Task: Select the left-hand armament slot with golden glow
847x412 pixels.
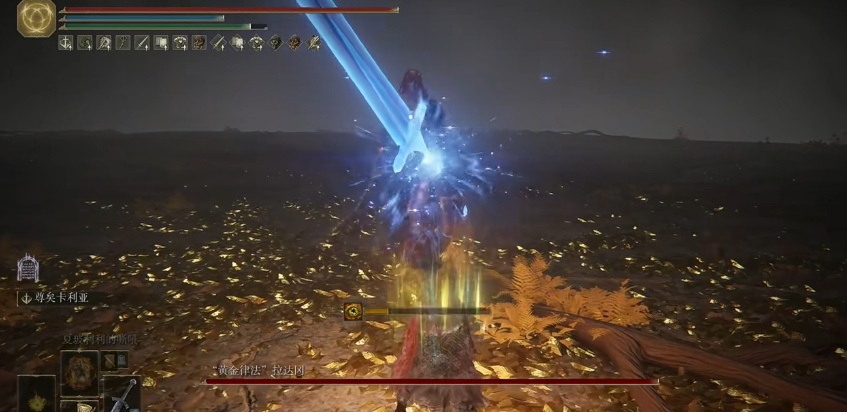Action: click(x=37, y=394)
